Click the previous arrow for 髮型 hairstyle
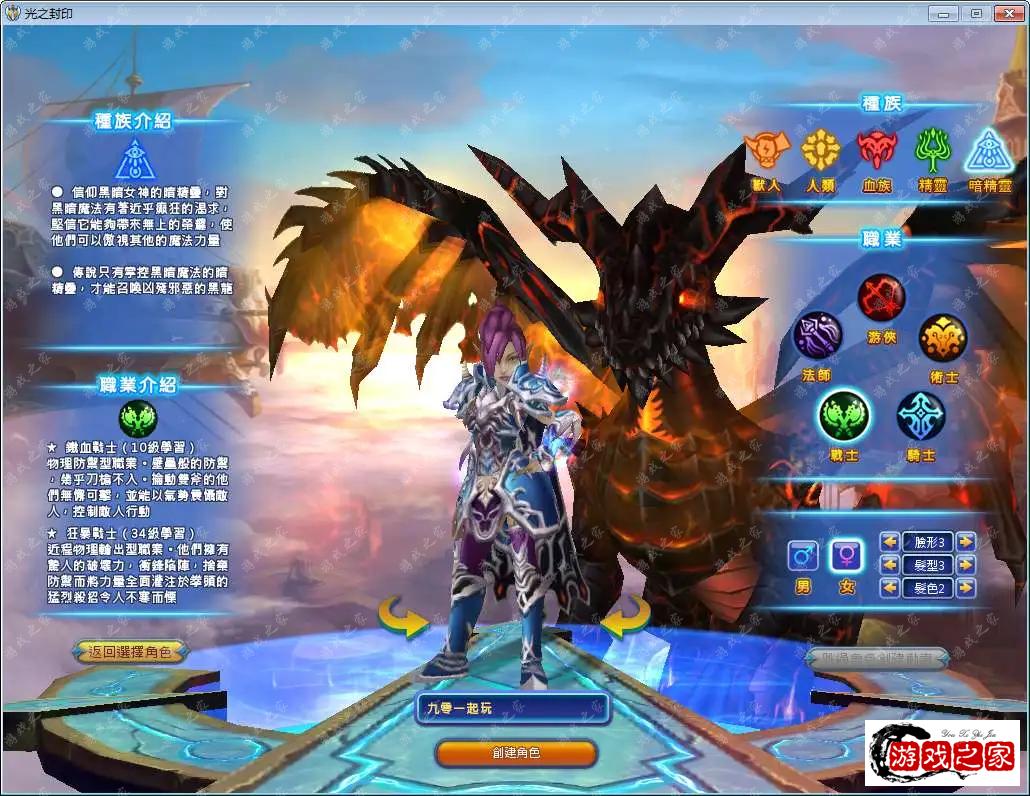1030x796 pixels. (889, 565)
